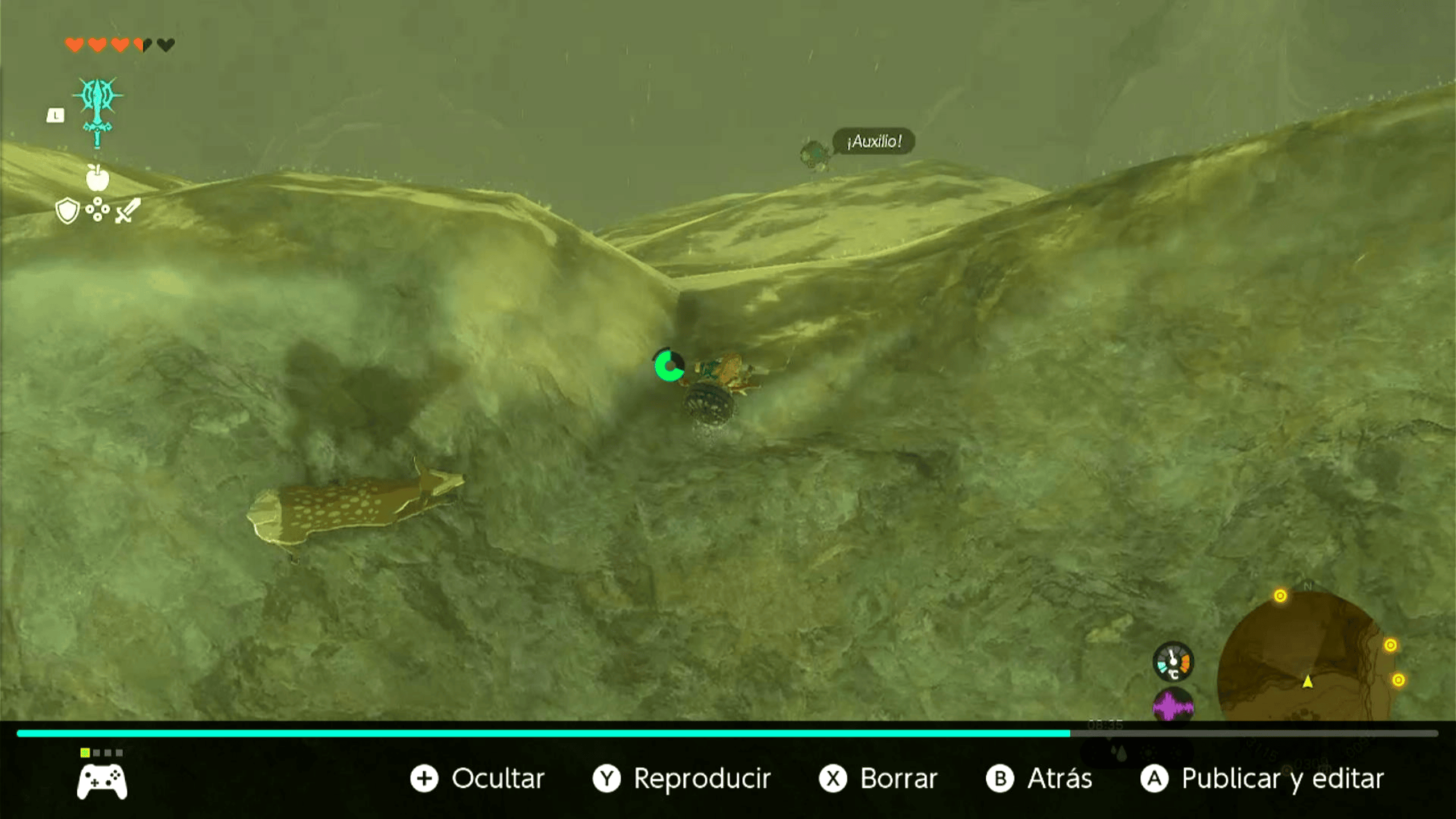Viewport: 1456px width, 819px height.
Task: Click the video playback progress bar
Action: [727, 734]
